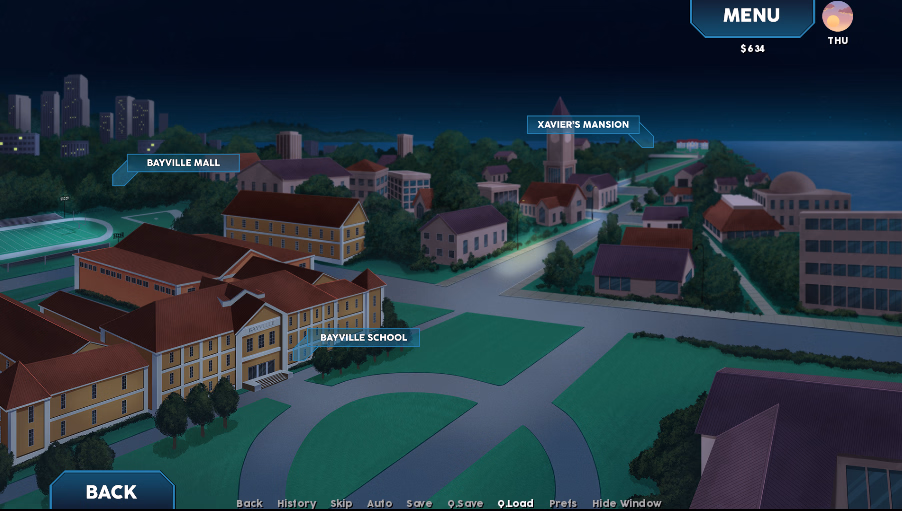Open History in the quick menu
Screen dimensions: 902x511
pyautogui.click(x=296, y=504)
